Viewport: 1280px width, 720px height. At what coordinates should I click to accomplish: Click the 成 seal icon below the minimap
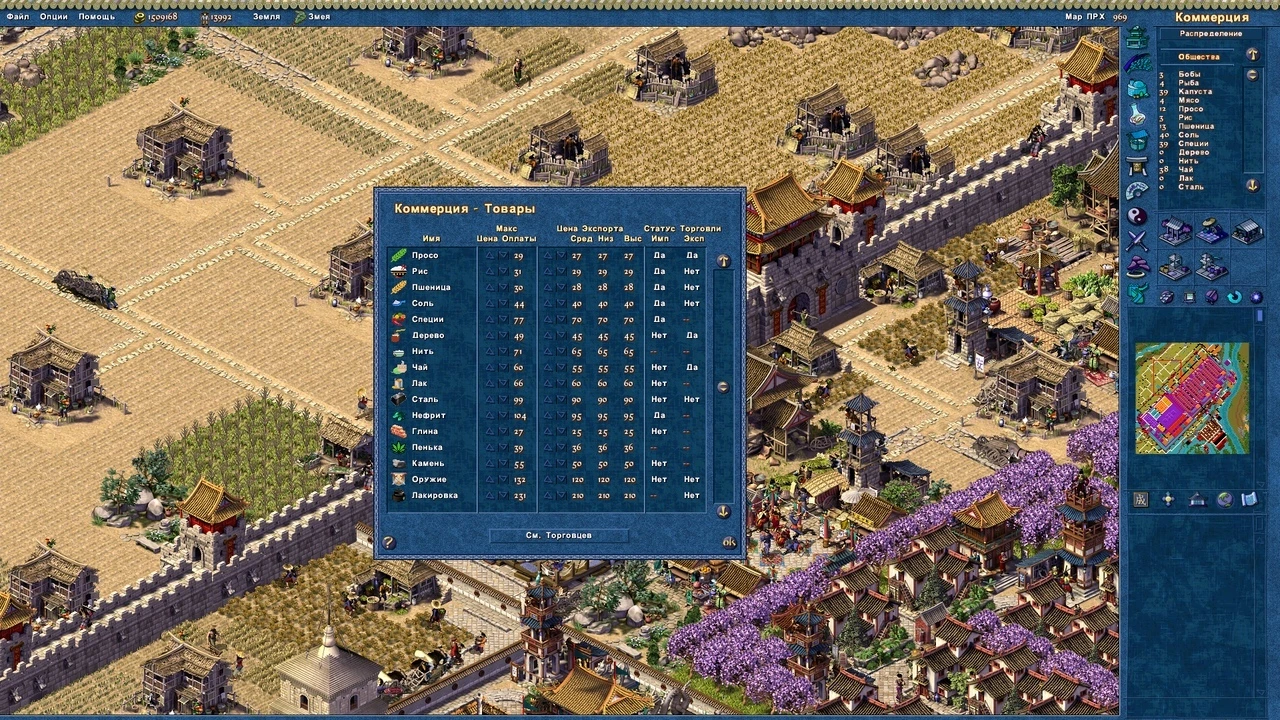(x=1141, y=499)
